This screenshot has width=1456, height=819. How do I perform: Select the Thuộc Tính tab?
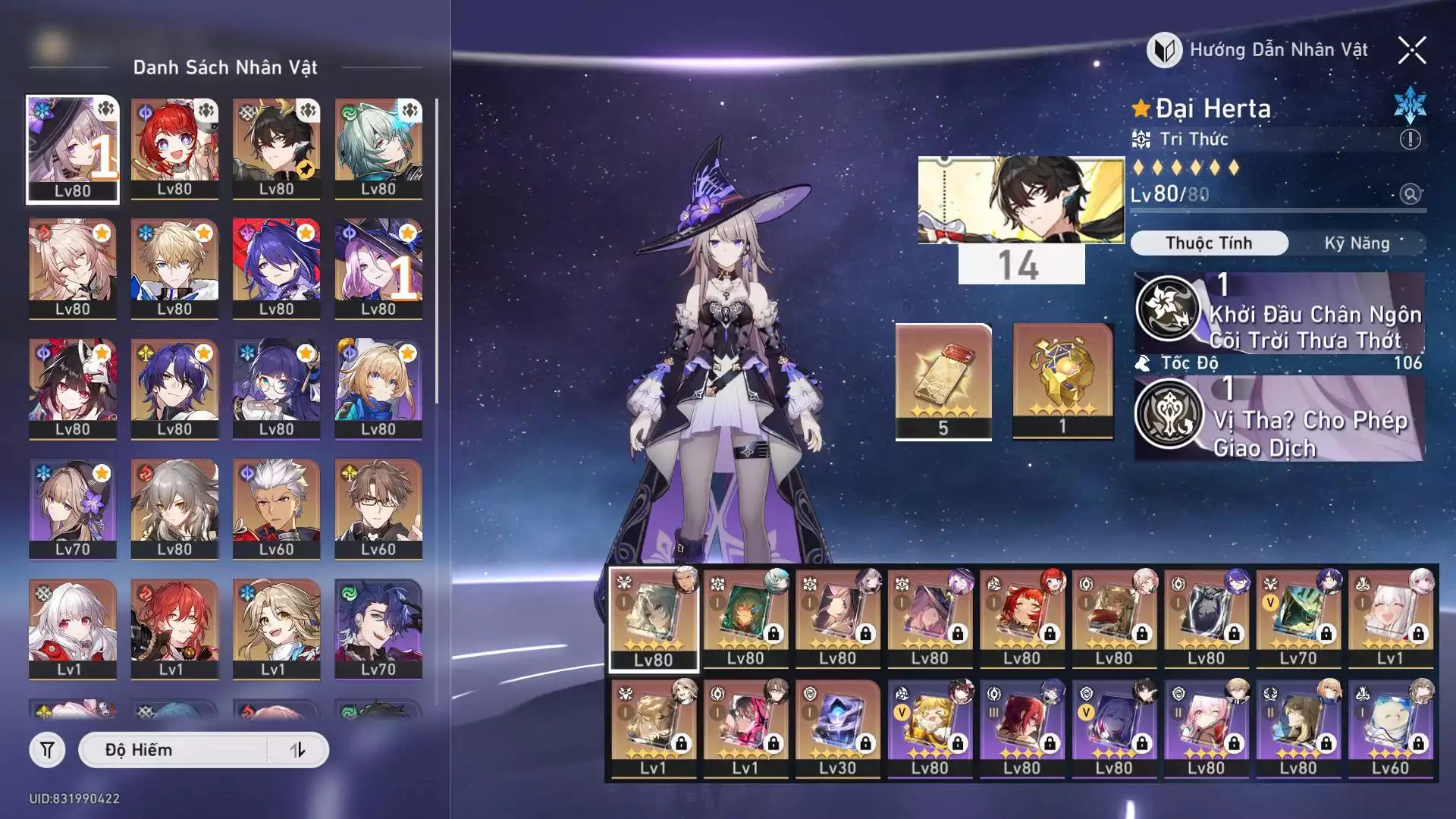point(1209,243)
